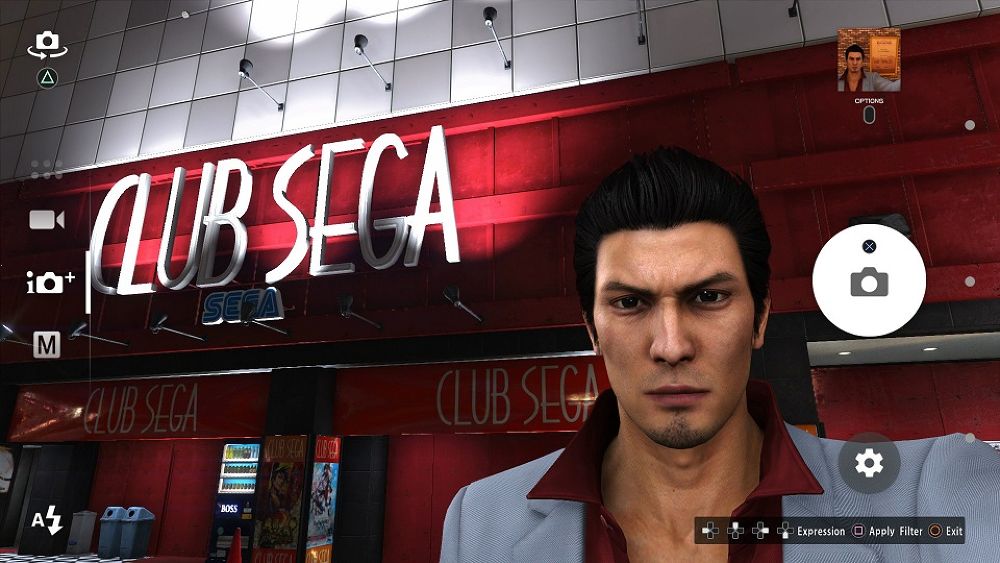Screen dimensions: 1000x563
Task: Toggle the auto flash setting
Action: pyautogui.click(x=47, y=519)
